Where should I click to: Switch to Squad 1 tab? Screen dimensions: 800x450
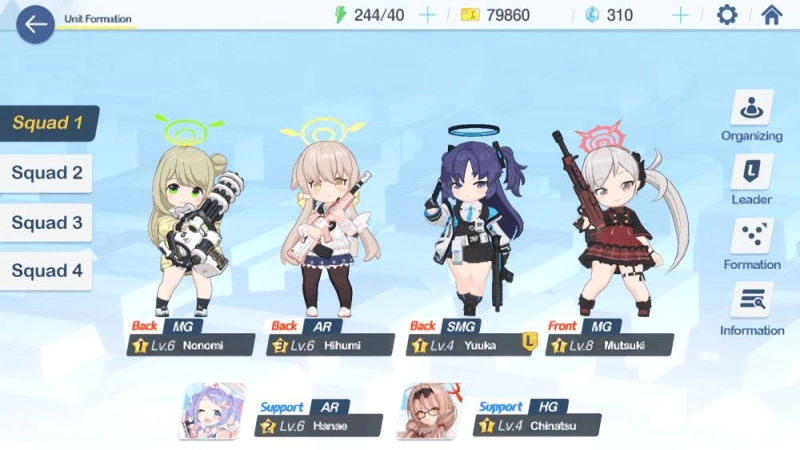[48, 124]
